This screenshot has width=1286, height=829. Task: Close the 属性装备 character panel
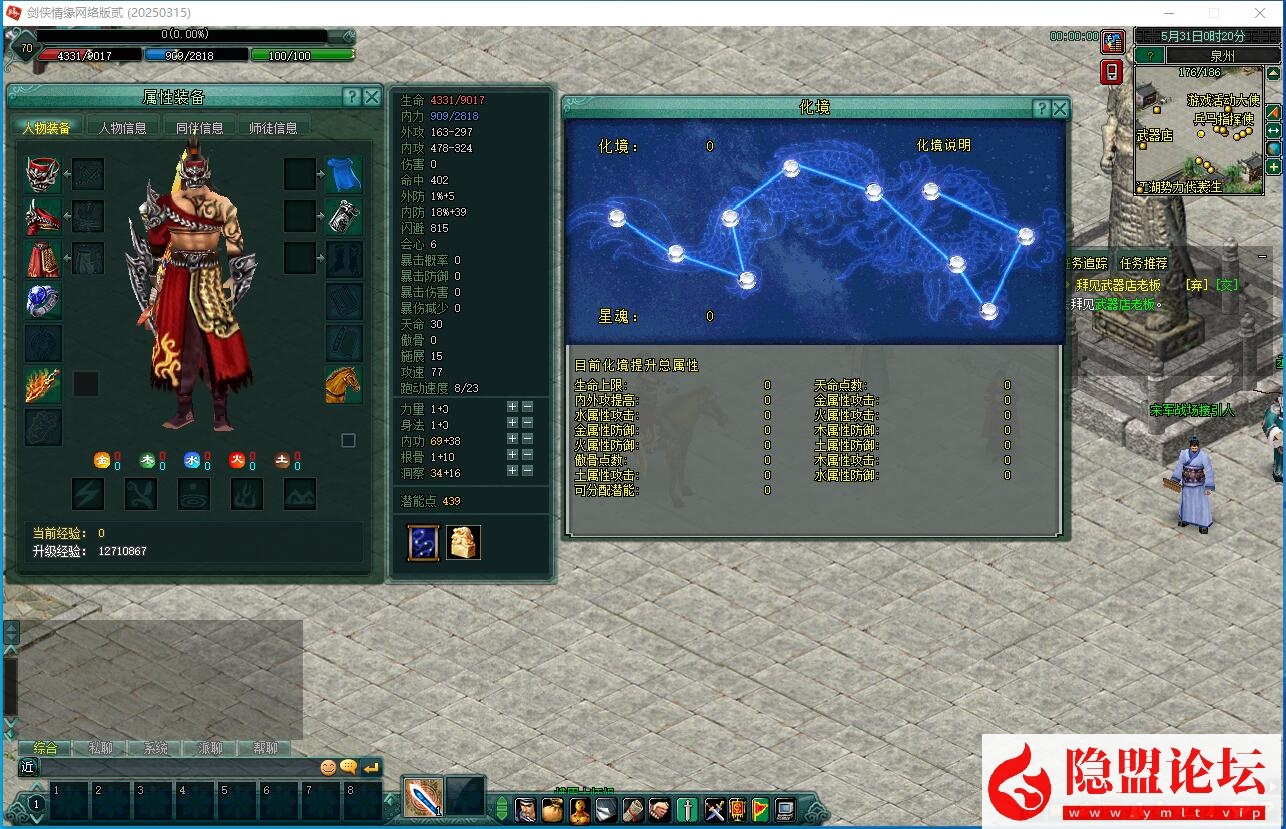click(371, 97)
